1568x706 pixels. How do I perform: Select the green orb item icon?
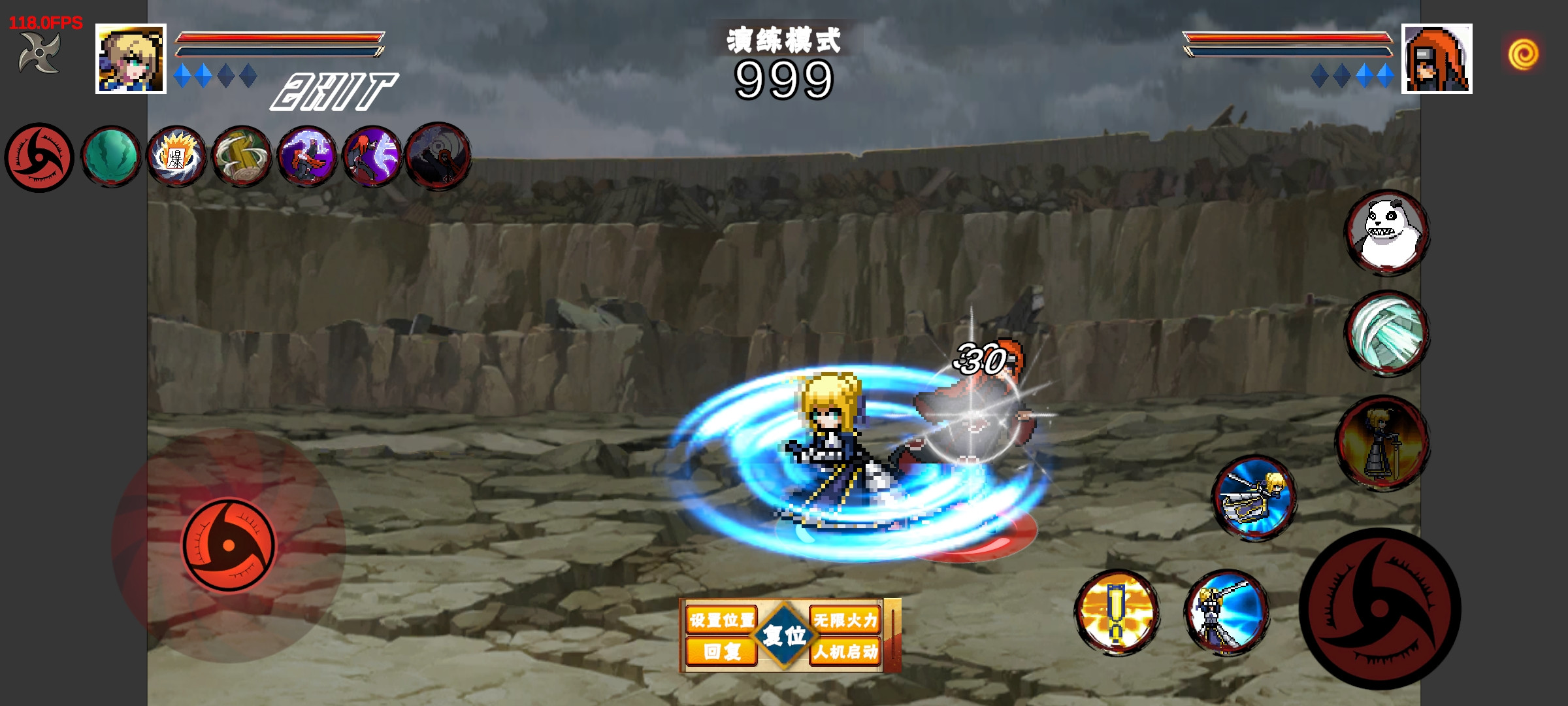[110, 158]
